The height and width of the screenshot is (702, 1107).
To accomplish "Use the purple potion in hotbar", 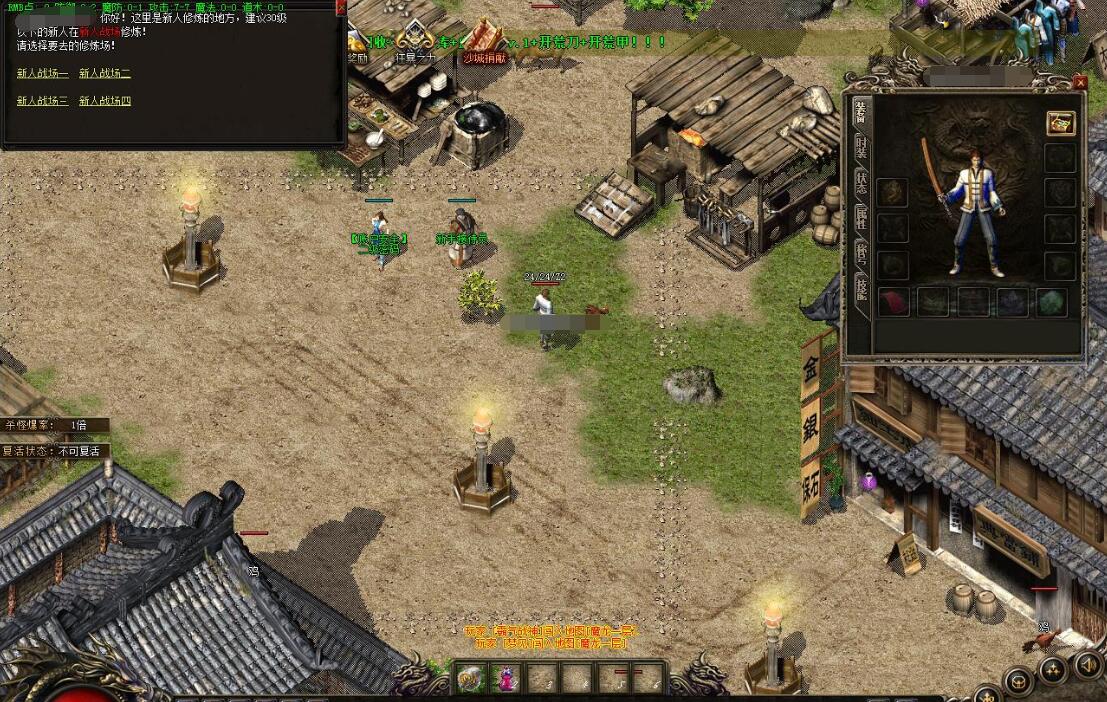I will click(505, 678).
